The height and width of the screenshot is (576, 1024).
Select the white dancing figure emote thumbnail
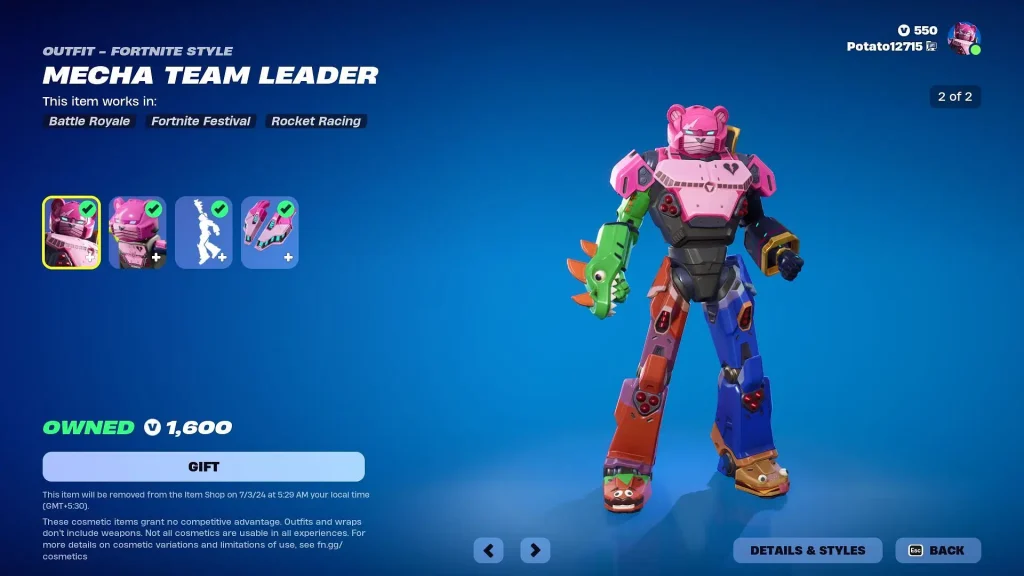coord(203,233)
